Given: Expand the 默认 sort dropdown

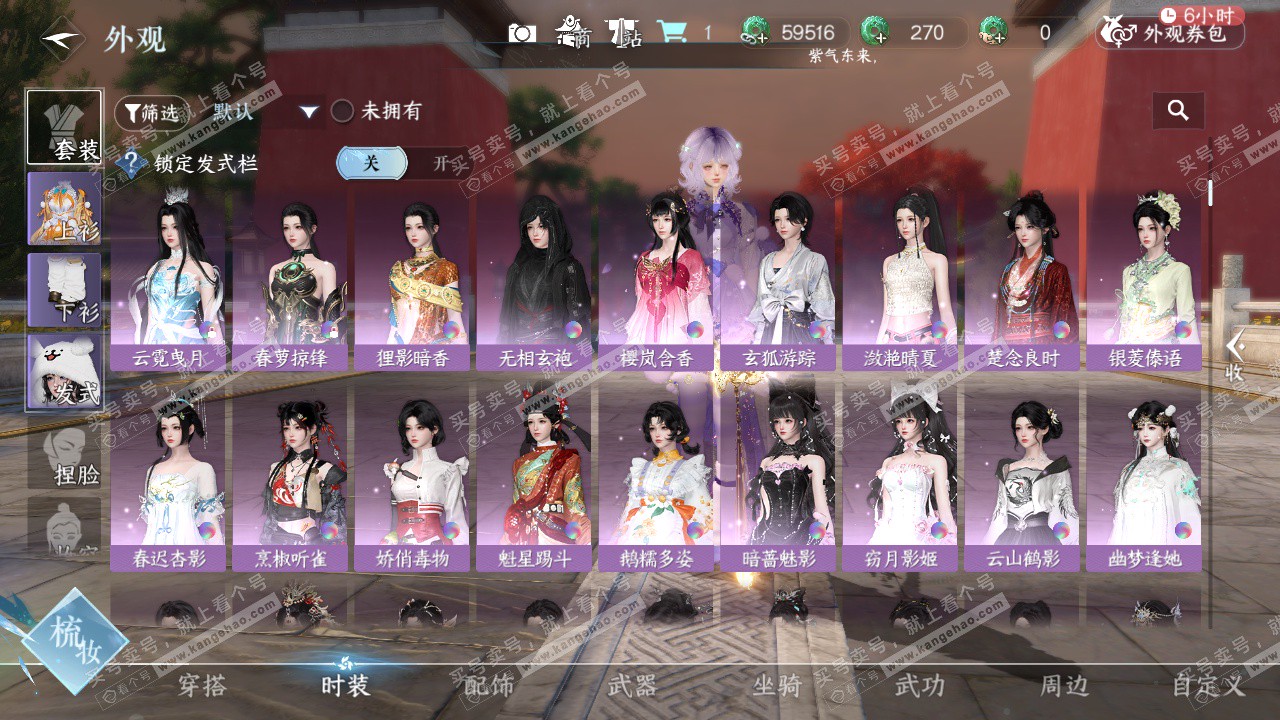Looking at the screenshot, I should point(309,112).
